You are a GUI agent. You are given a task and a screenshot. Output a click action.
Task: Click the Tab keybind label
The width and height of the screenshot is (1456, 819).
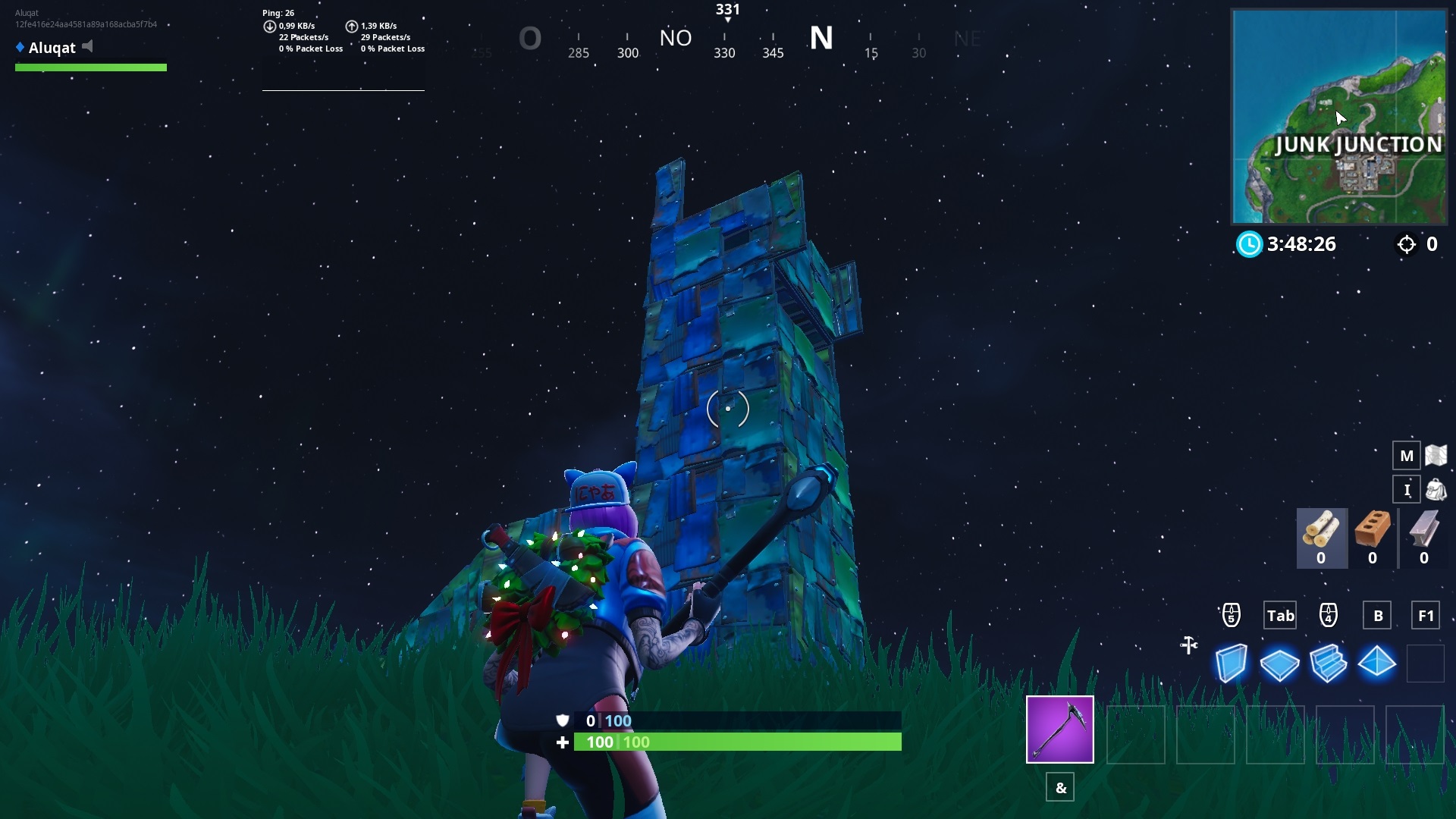click(x=1280, y=615)
